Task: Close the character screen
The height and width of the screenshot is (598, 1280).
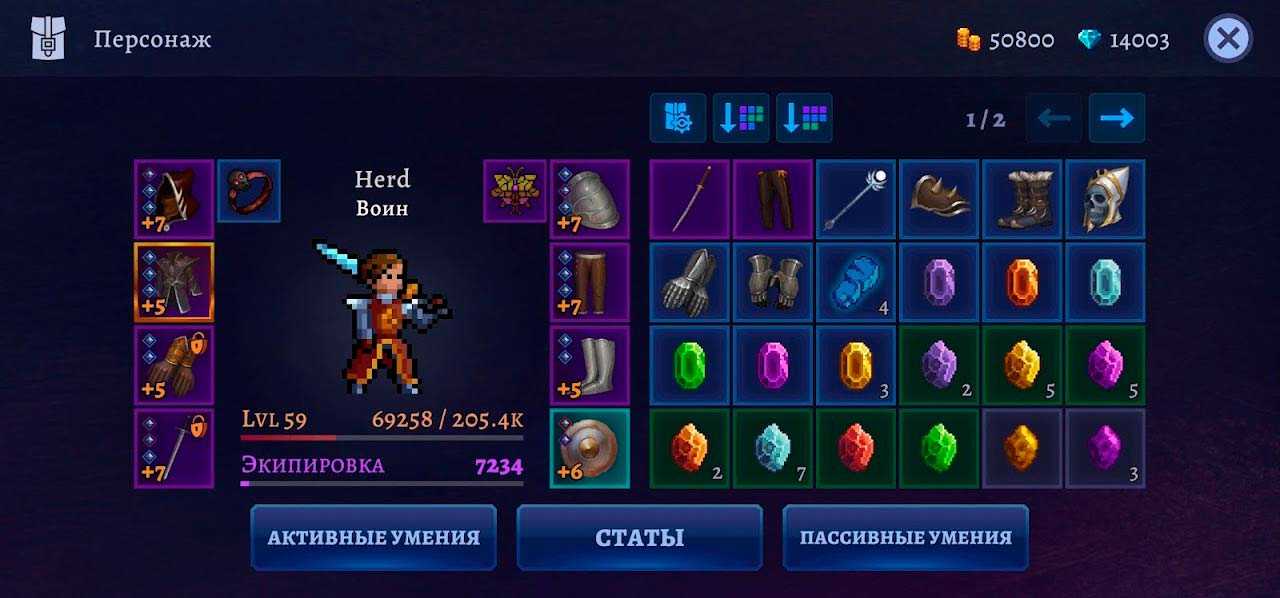Action: point(1228,40)
